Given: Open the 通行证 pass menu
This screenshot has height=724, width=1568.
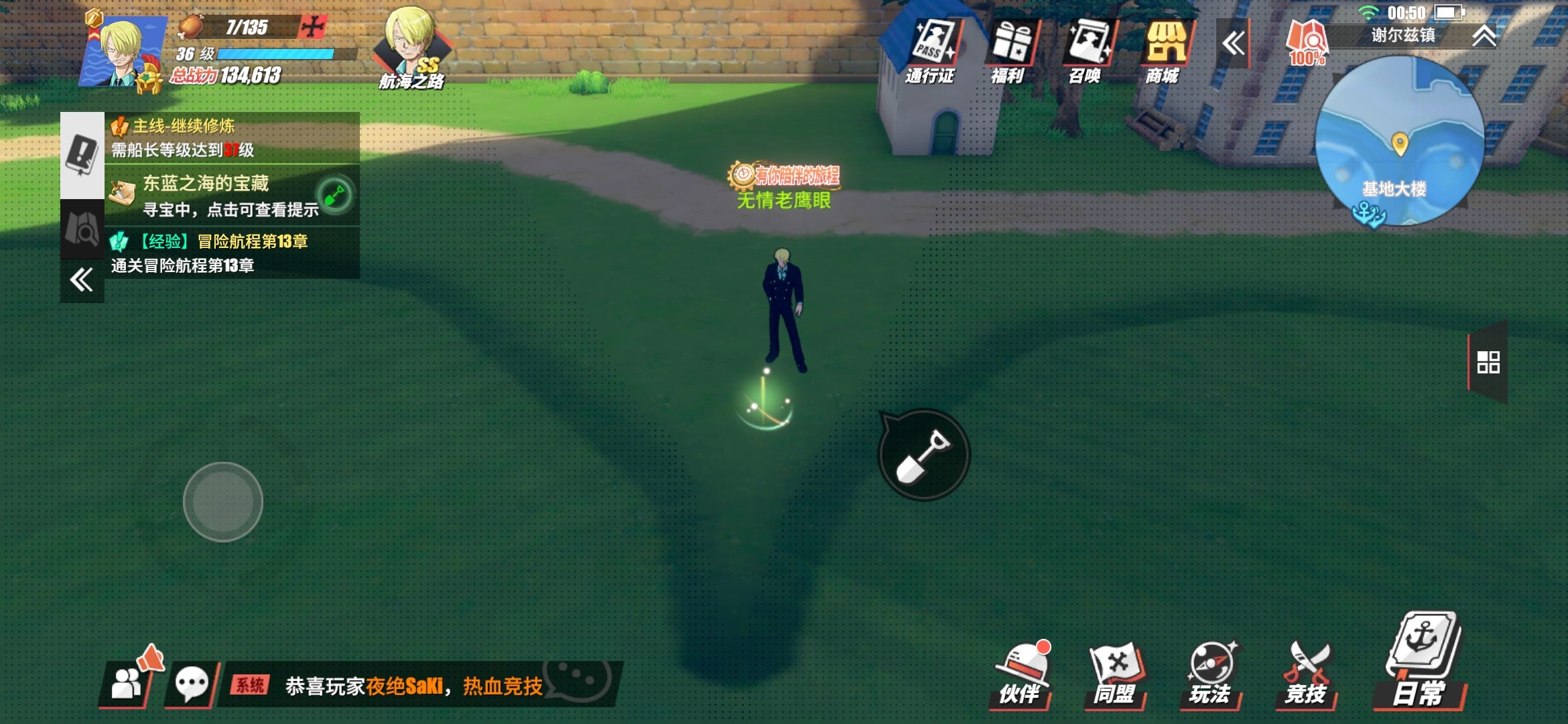Looking at the screenshot, I should pos(931,51).
